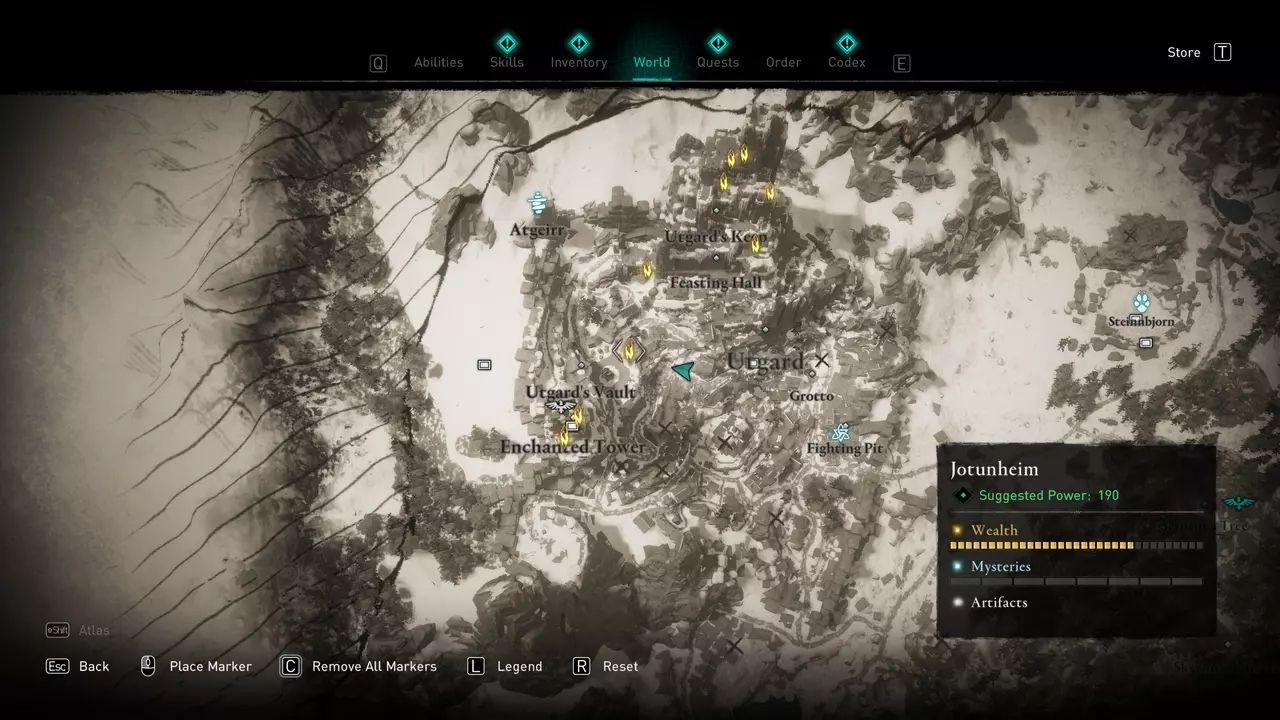Image resolution: width=1280 pixels, height=720 pixels.
Task: Select the World tab
Action: [x=651, y=62]
